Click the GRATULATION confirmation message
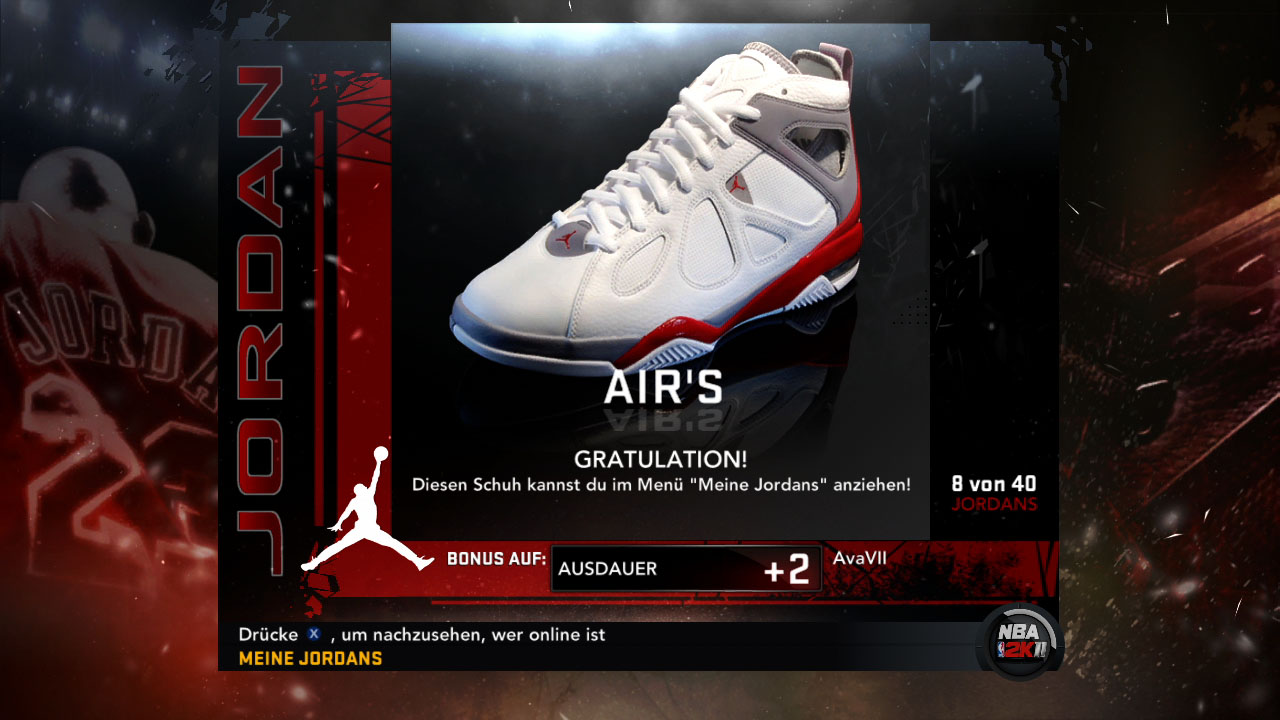Viewport: 1280px width, 720px height. 659,457
